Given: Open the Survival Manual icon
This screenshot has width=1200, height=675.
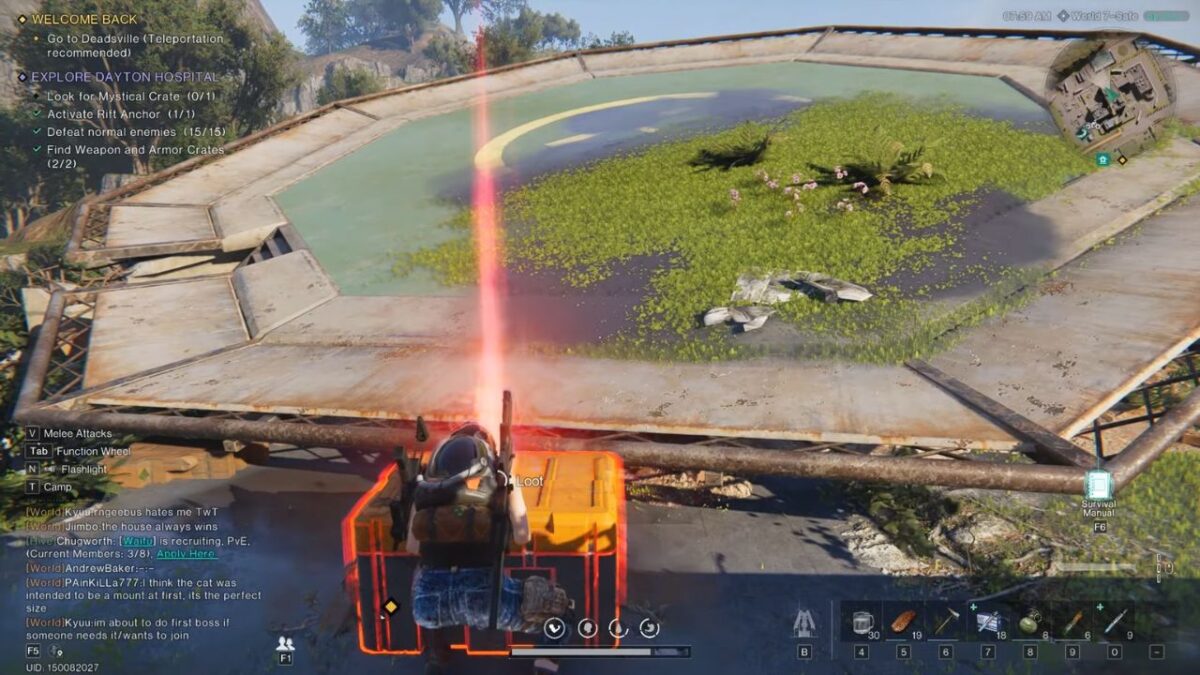Looking at the screenshot, I should coord(1098,487).
